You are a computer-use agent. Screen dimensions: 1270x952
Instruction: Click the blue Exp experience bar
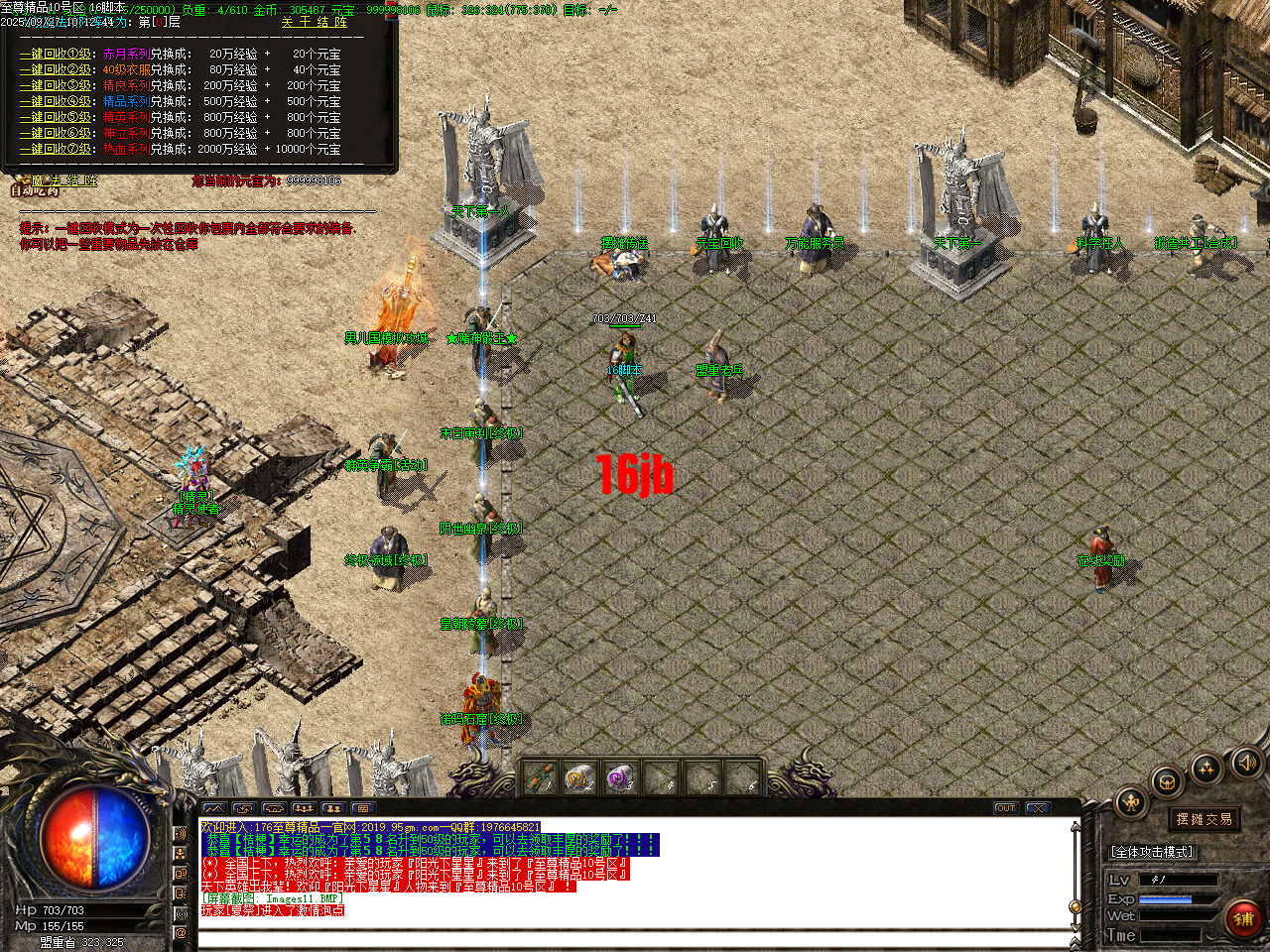pos(1166,898)
